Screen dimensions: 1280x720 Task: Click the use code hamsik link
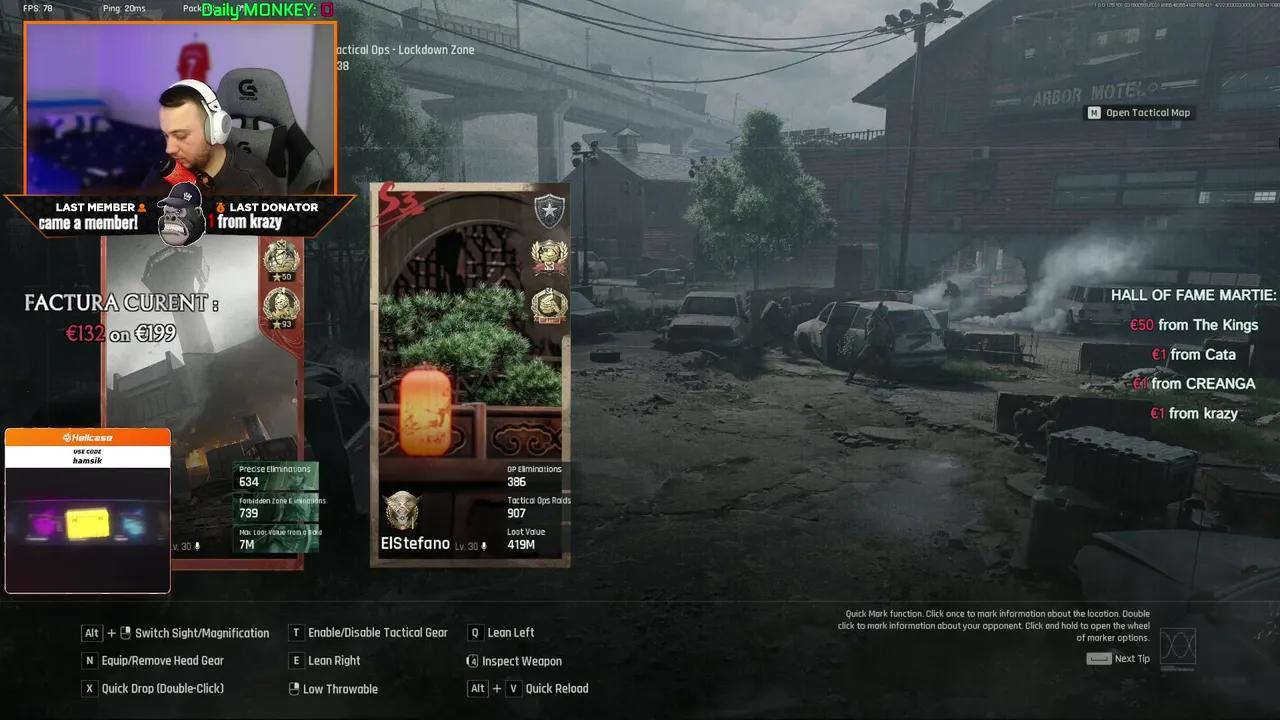coord(87,456)
